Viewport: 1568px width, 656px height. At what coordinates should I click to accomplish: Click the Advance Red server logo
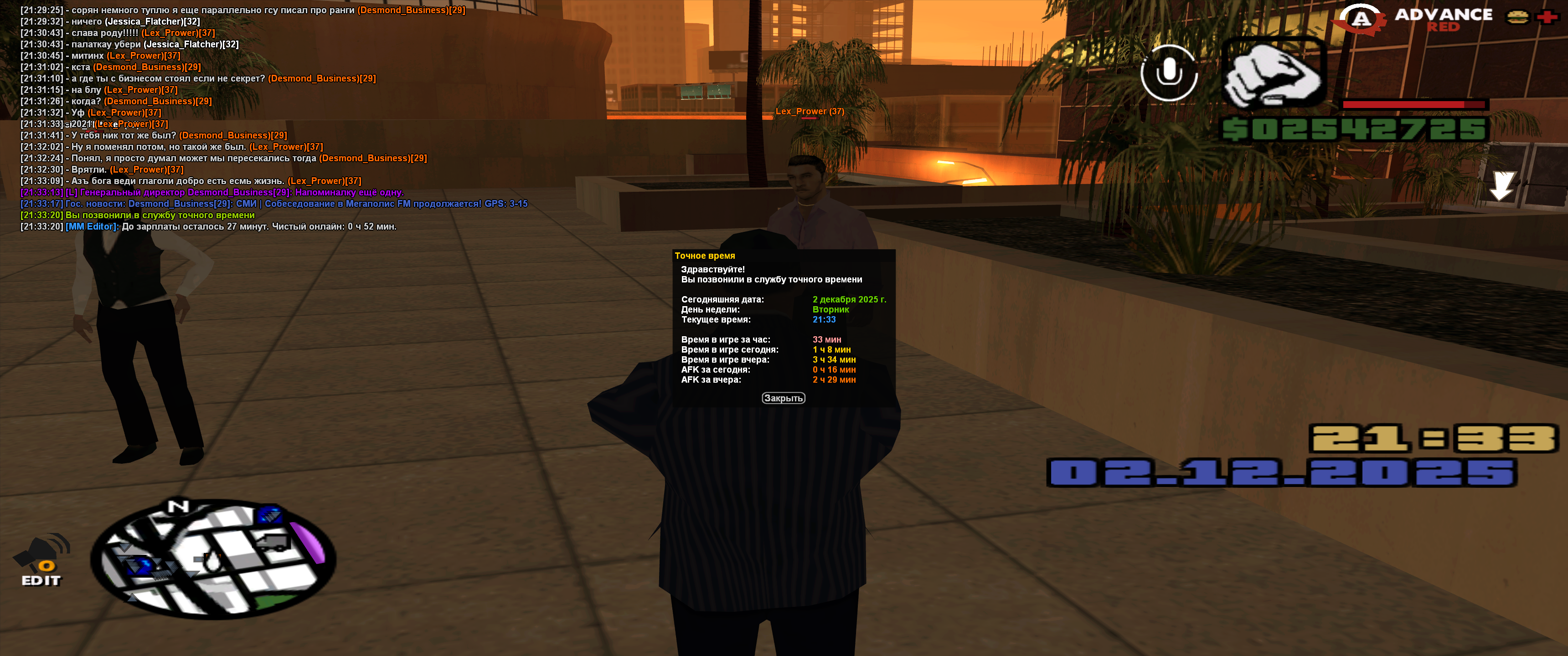pyautogui.click(x=1412, y=20)
